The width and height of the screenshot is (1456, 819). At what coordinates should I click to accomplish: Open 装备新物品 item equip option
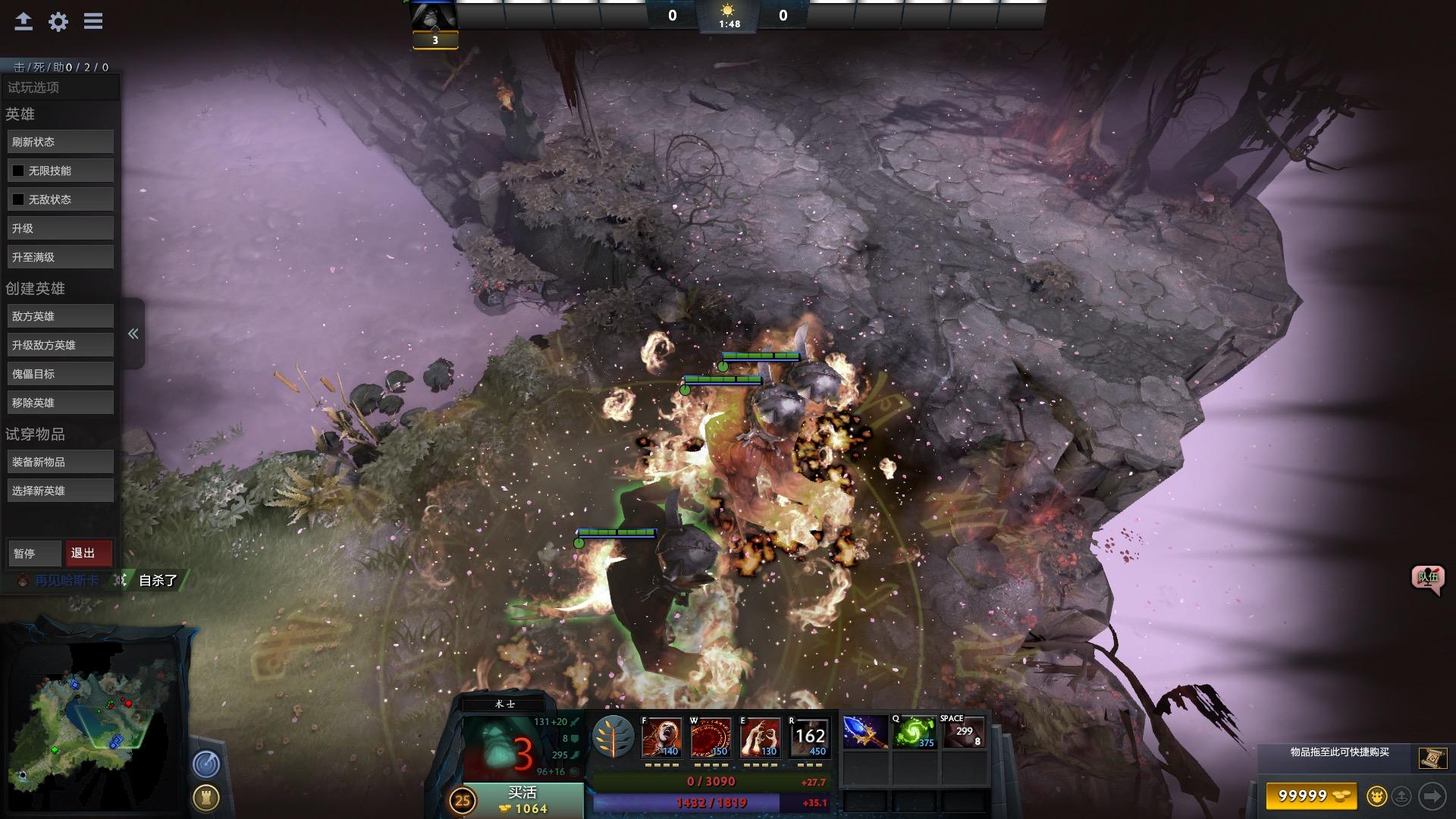click(x=60, y=462)
